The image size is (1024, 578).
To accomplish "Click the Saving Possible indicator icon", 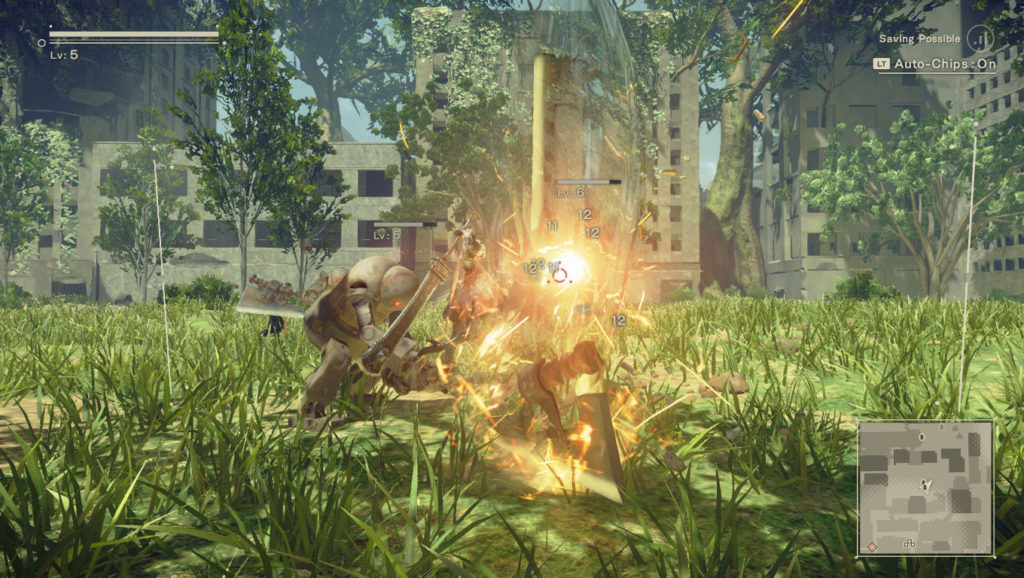I will click(x=982, y=39).
